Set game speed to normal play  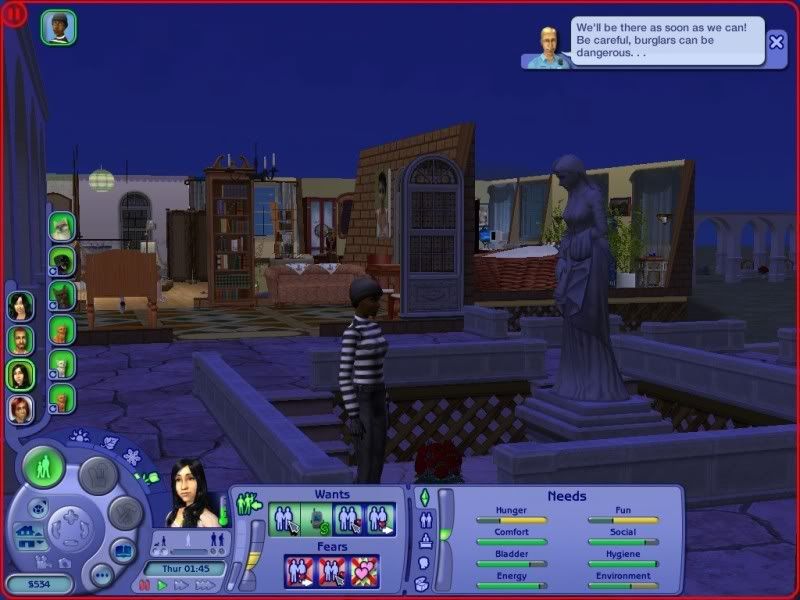161,585
